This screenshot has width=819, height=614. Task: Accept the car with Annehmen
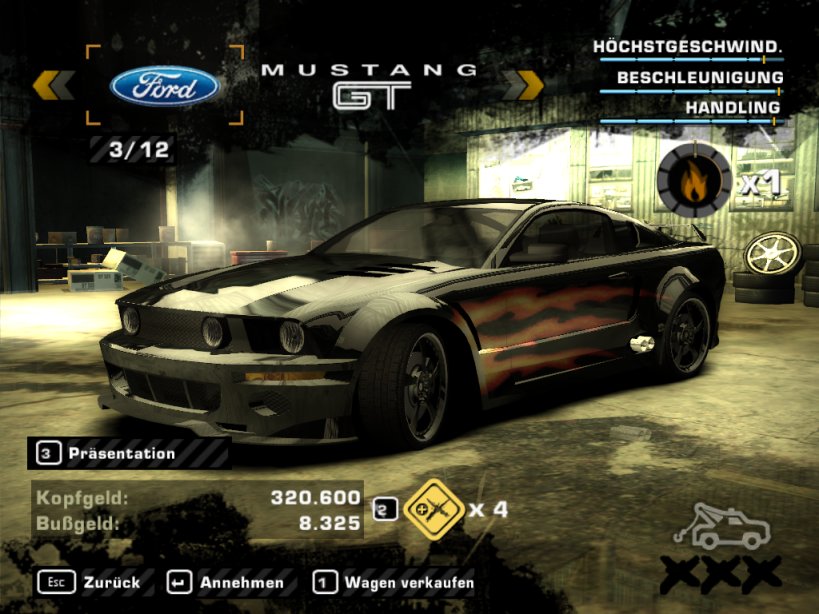point(225,581)
